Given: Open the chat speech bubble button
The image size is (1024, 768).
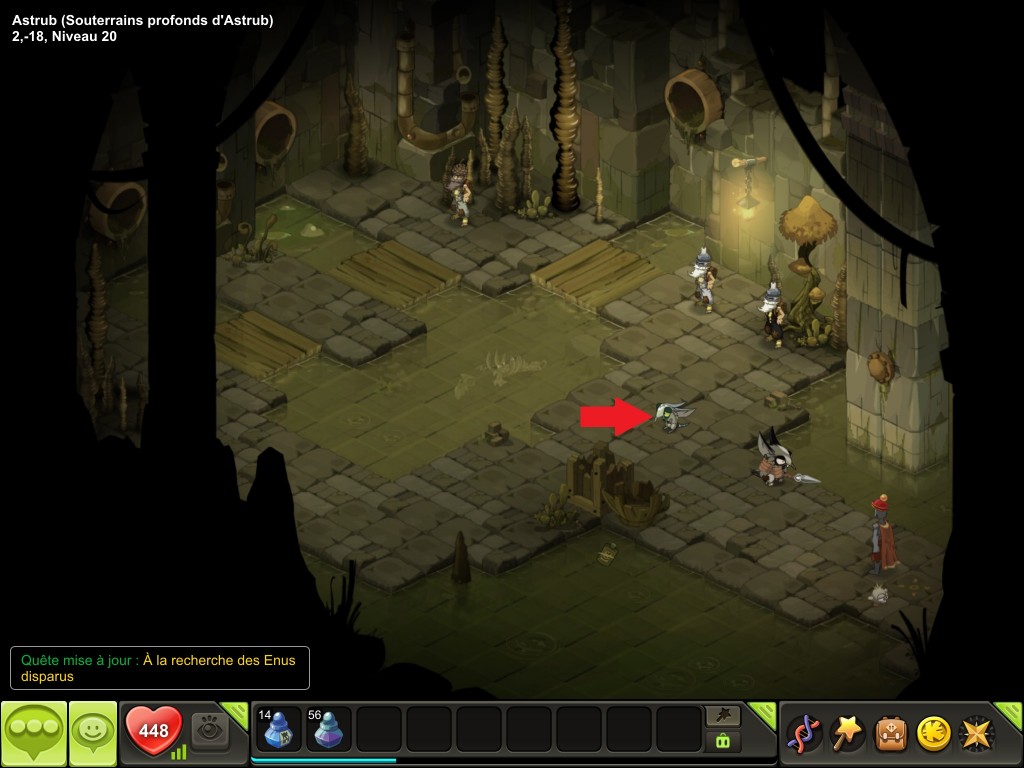Looking at the screenshot, I should [x=34, y=733].
